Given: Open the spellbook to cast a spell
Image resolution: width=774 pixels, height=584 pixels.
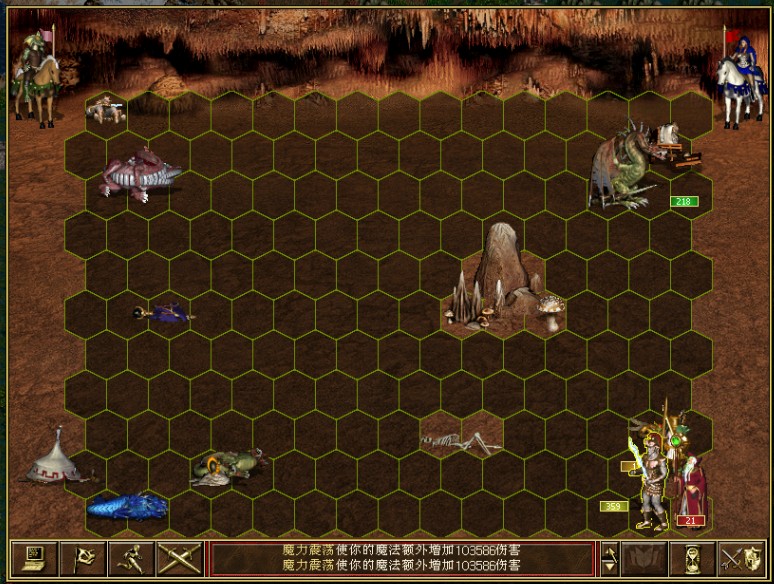Looking at the screenshot, I should [645, 558].
